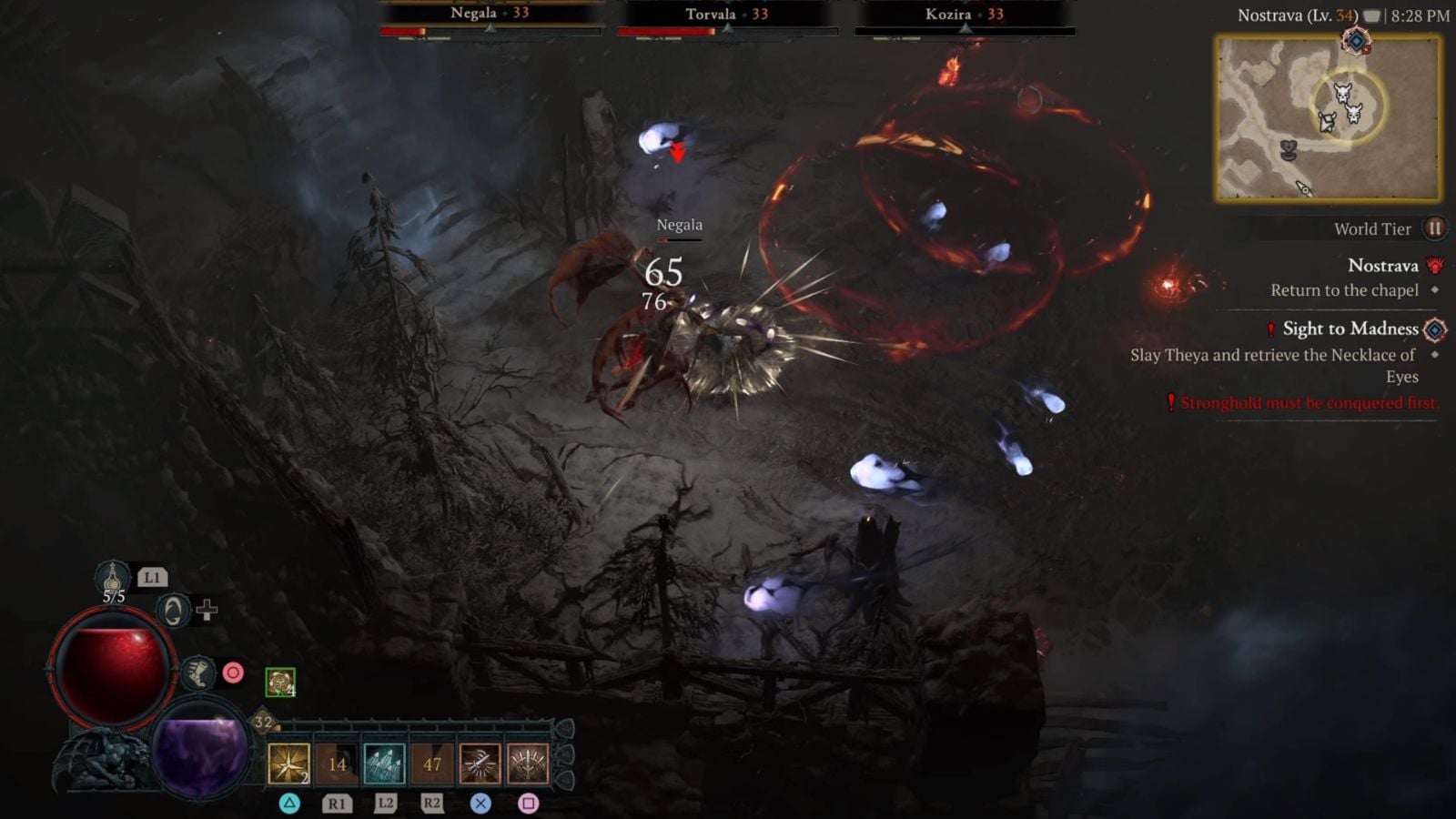Activate the Evade boot skill
The image size is (1456, 819).
click(199, 673)
